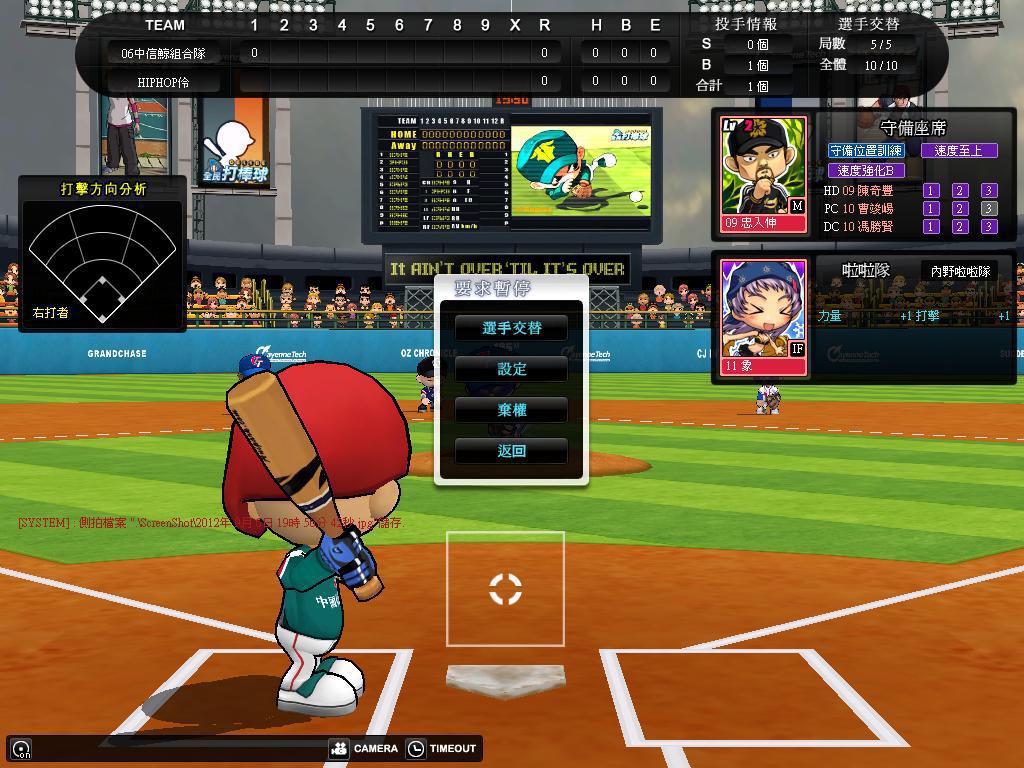Click 返回 to resume play
The height and width of the screenshot is (768, 1024).
511,451
